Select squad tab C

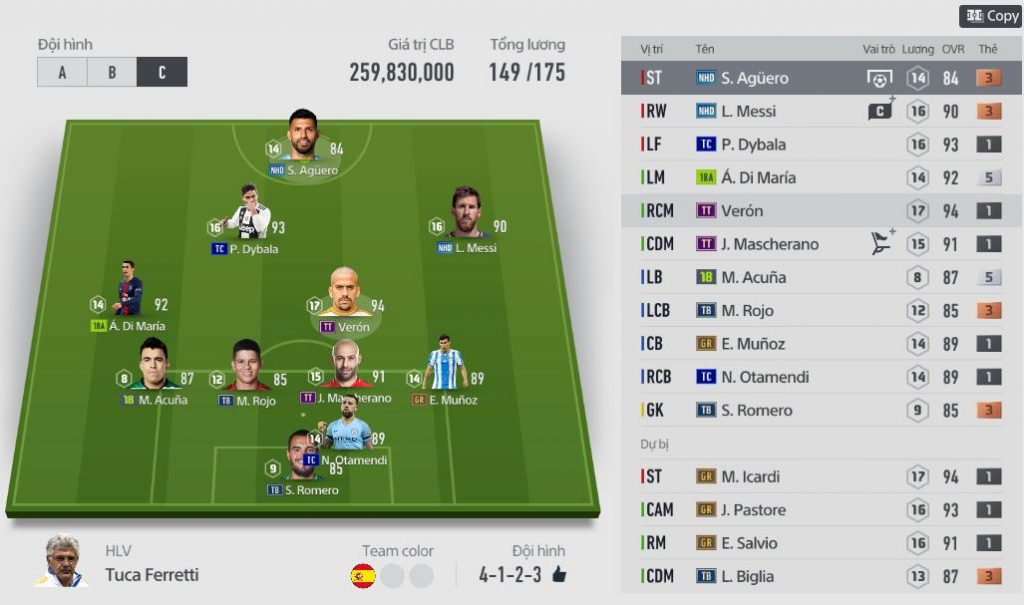tap(162, 72)
